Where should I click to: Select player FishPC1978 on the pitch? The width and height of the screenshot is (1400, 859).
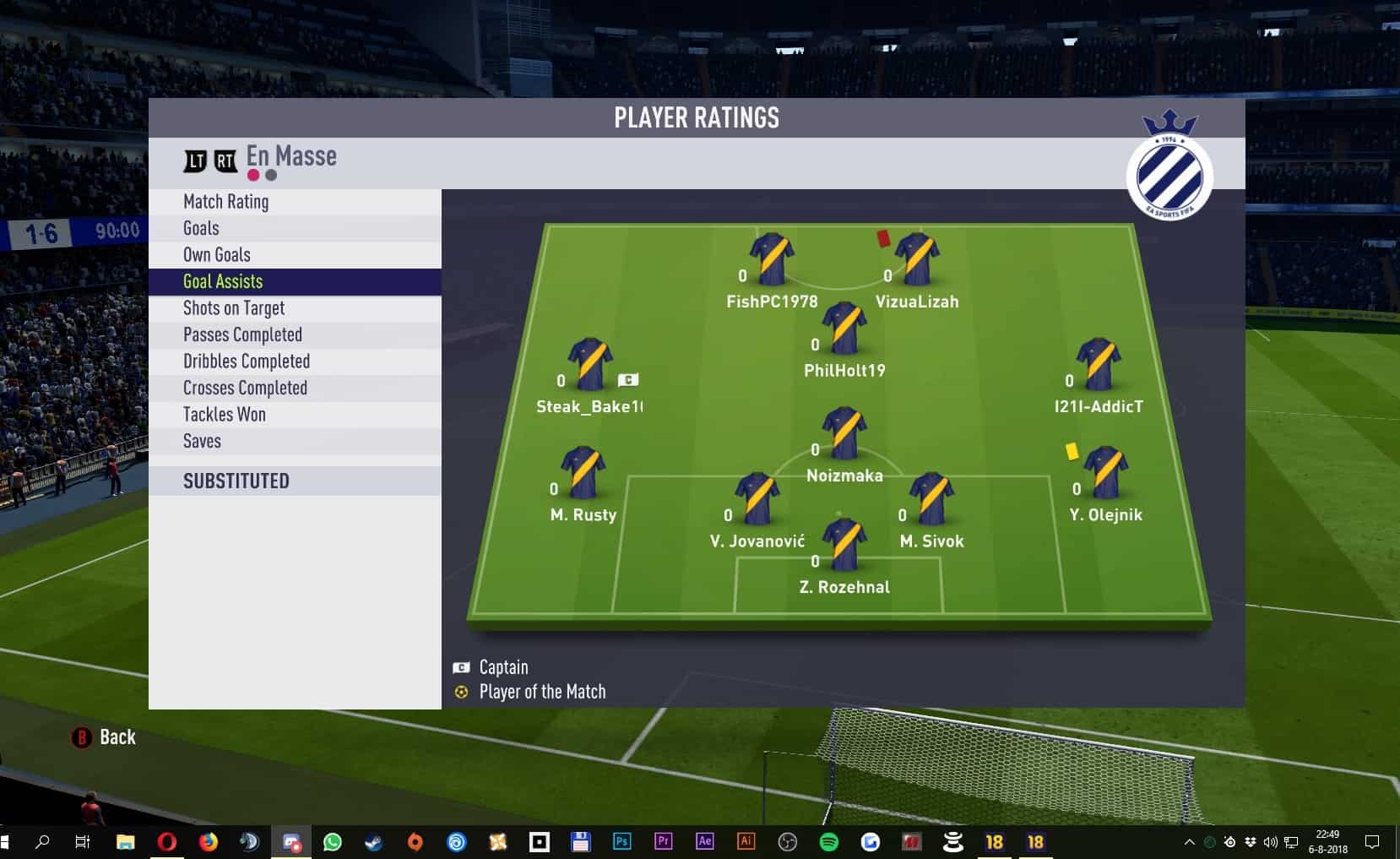[771, 260]
